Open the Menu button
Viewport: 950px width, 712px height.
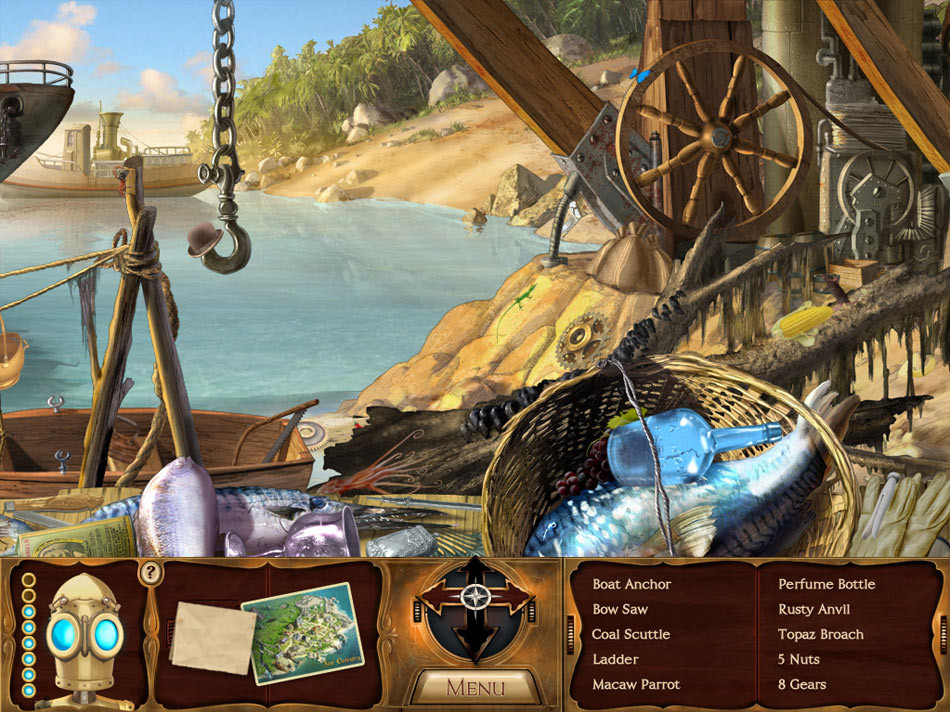pos(475,687)
